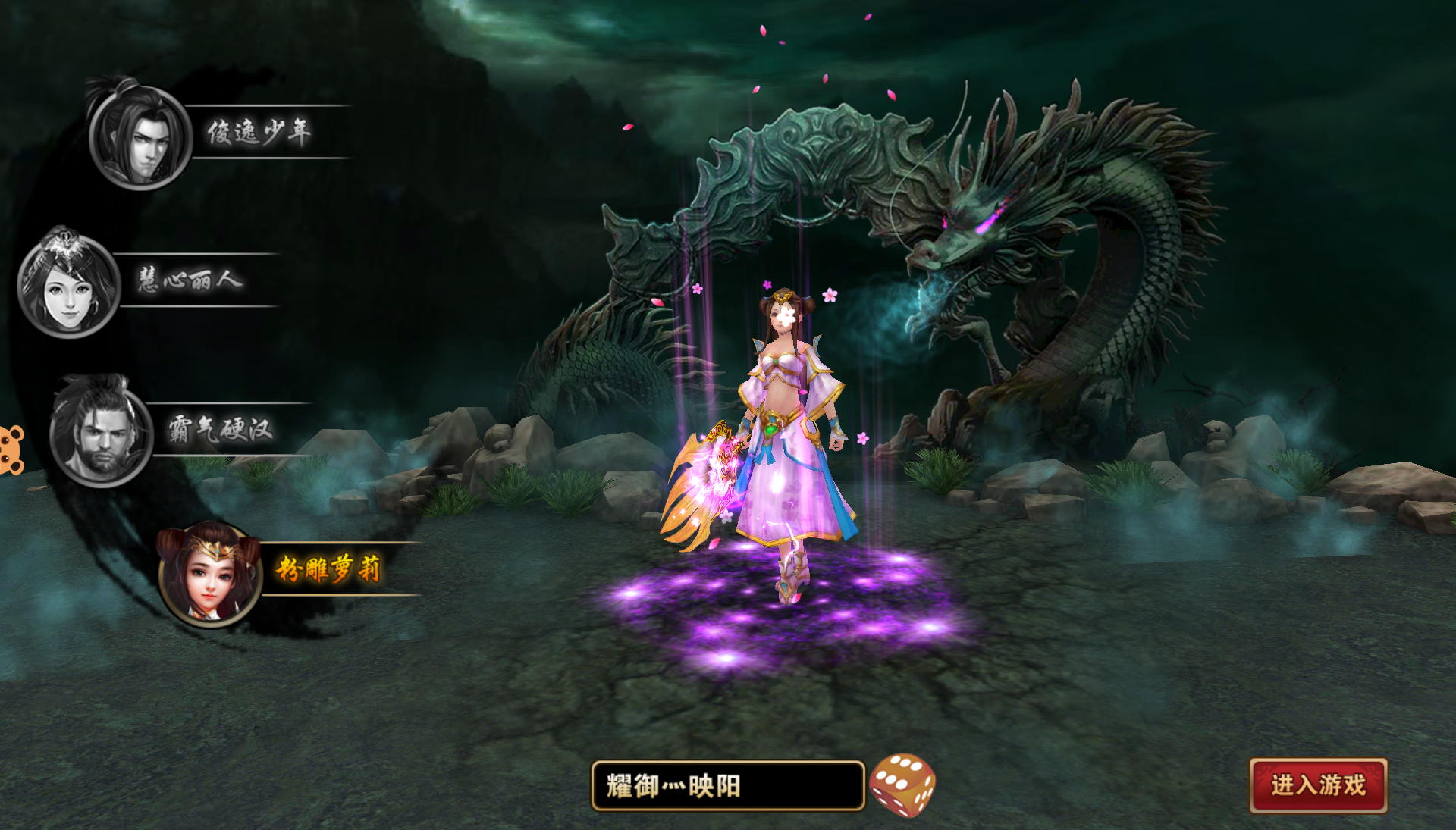This screenshot has width=1456, height=830.
Task: Choose the 慧心丽人 female character portrait
Action: click(x=69, y=286)
